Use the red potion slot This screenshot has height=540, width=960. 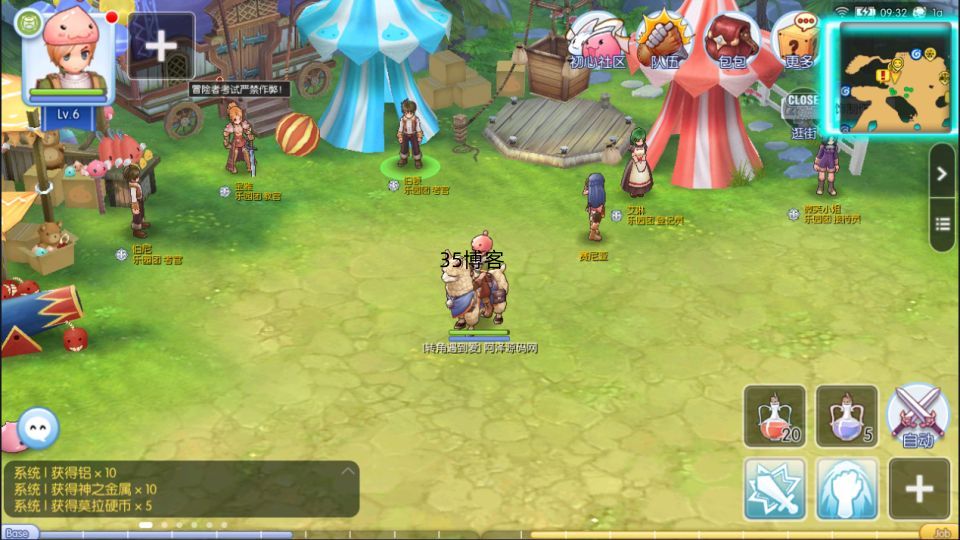tap(775, 416)
